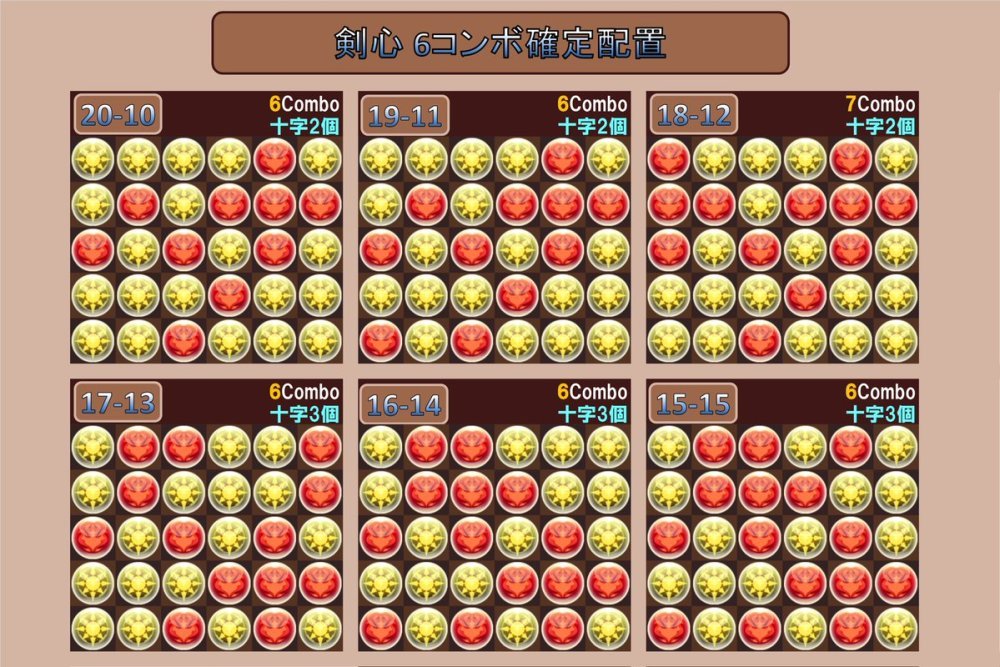The image size is (1000, 667).
Task: Select the 16-14 board label
Action: (405, 403)
